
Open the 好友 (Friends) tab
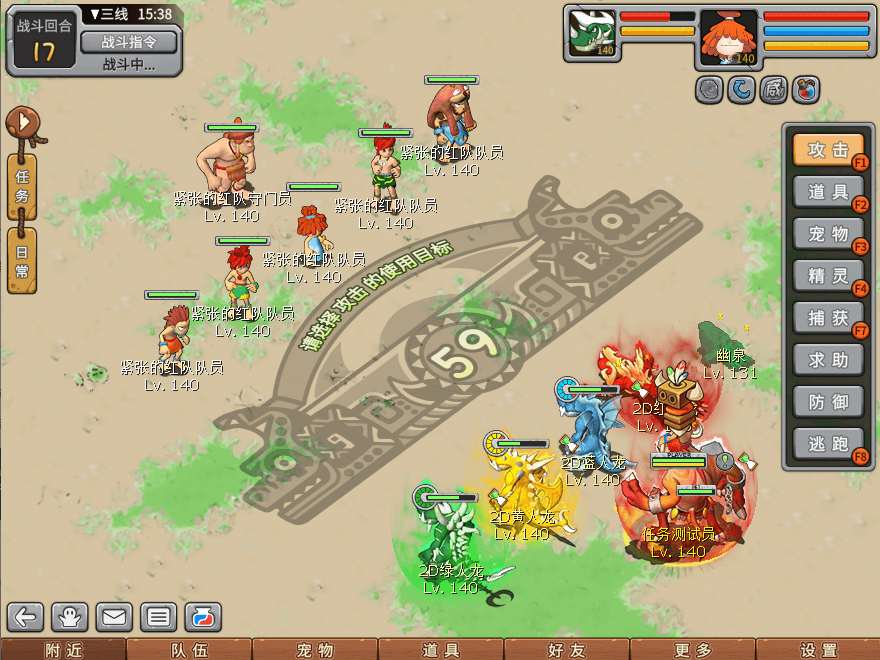[x=565, y=650]
